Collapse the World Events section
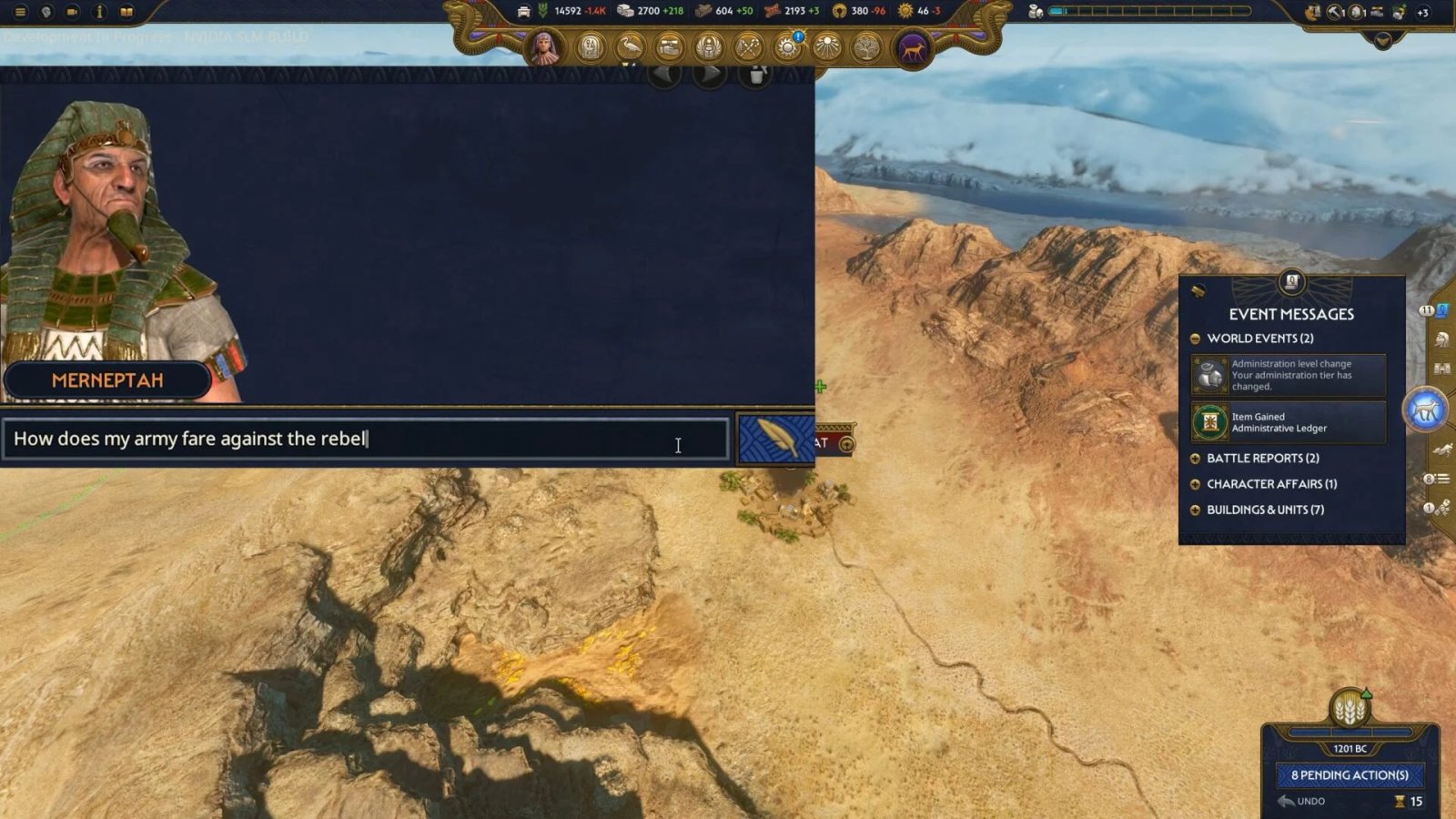 pyautogui.click(x=1195, y=339)
